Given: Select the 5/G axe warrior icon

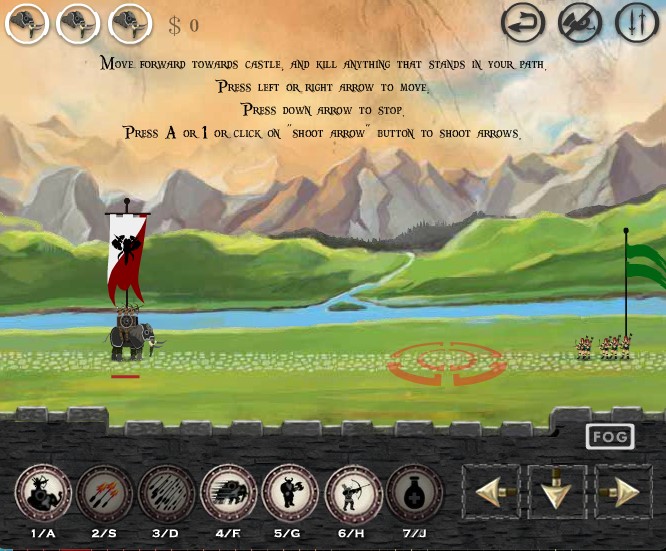Looking at the screenshot, I should (x=291, y=493).
